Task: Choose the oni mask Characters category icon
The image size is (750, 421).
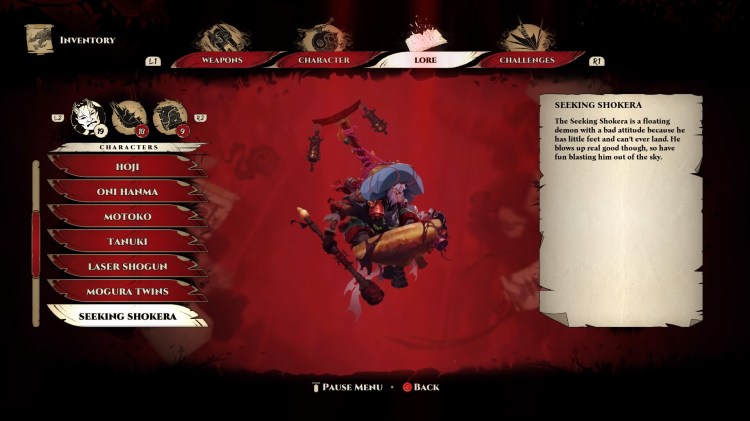Action: pos(88,116)
